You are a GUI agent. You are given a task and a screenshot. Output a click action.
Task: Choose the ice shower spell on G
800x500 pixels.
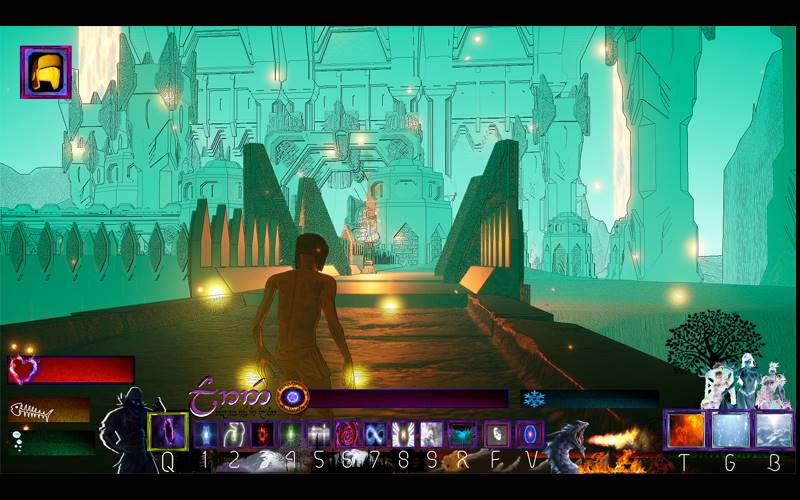pyautogui.click(x=729, y=430)
